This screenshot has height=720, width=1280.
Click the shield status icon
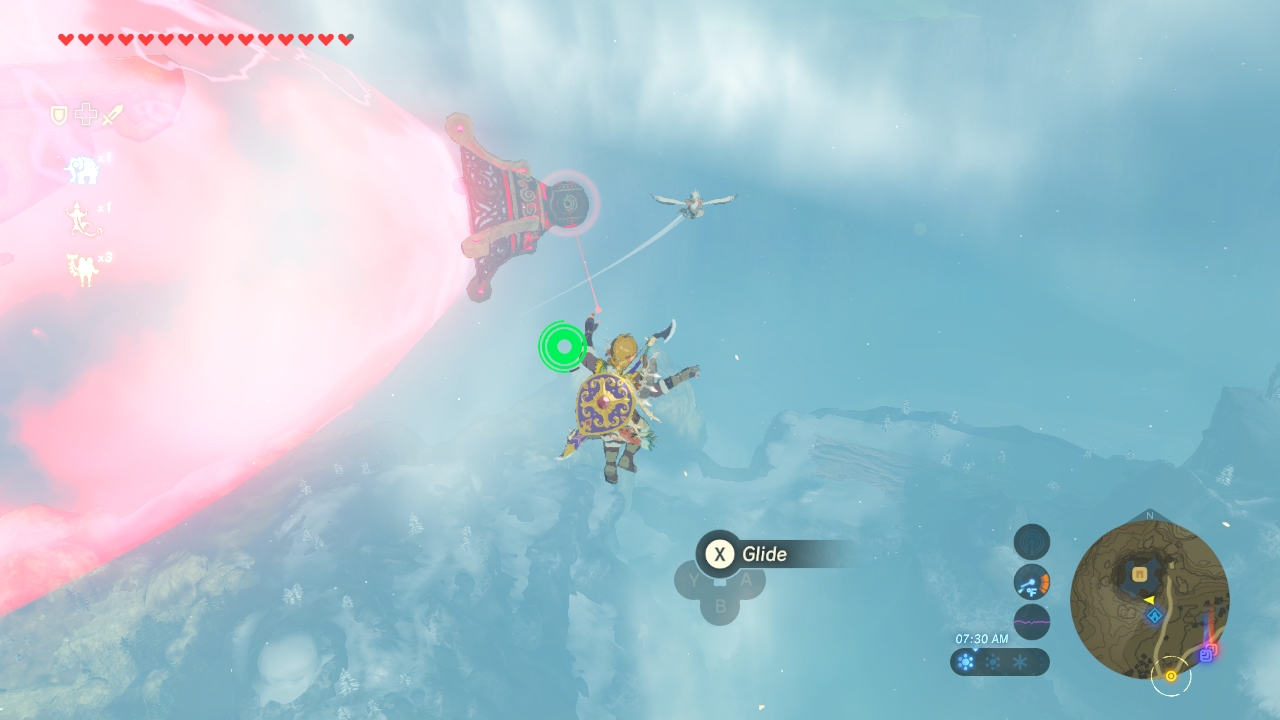(59, 116)
